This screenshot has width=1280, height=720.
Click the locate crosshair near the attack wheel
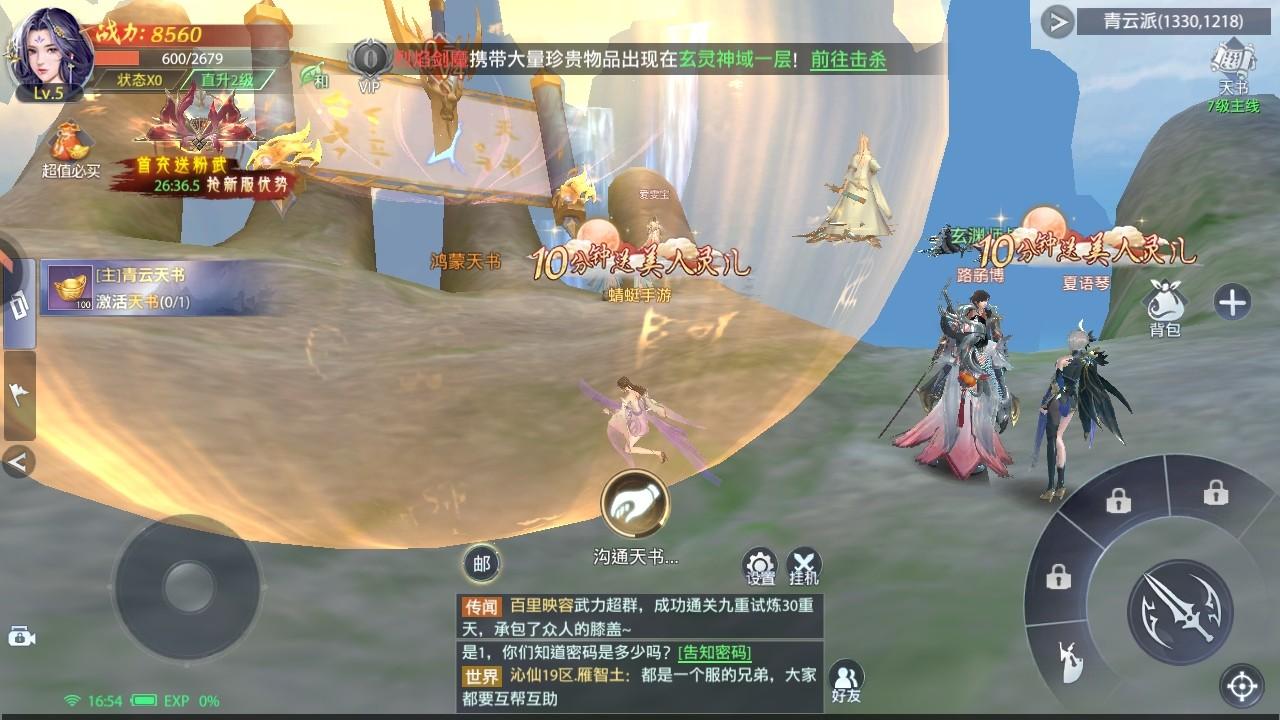click(x=1240, y=688)
